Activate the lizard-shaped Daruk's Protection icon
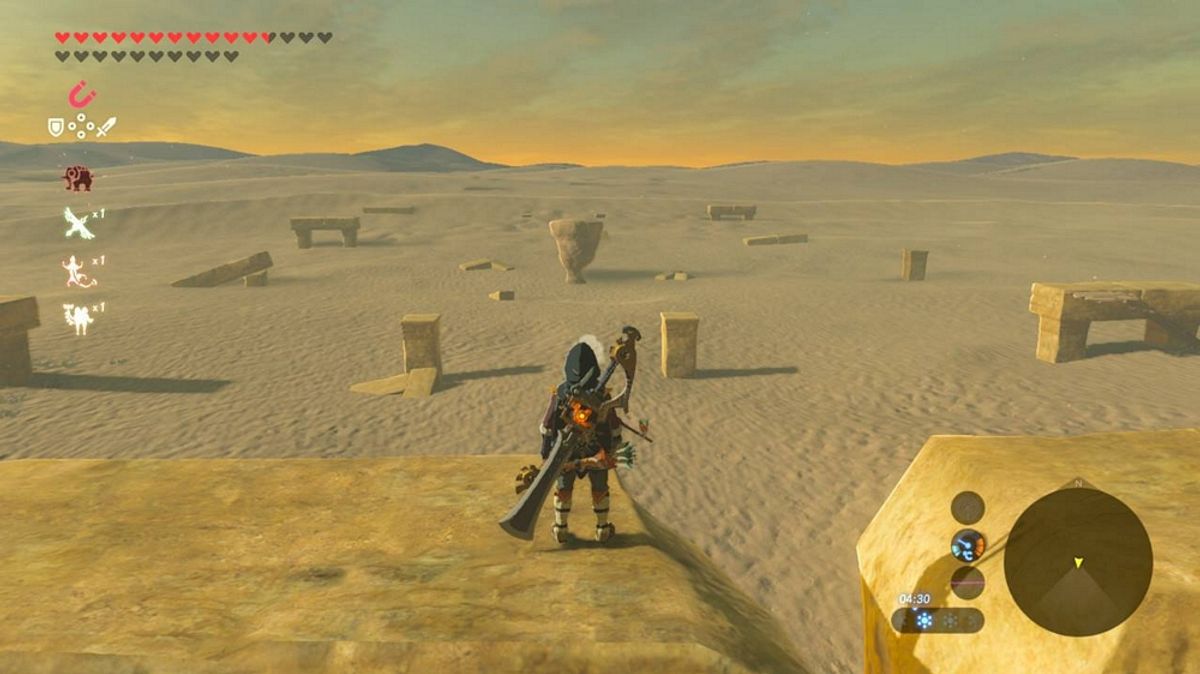1200x674 pixels. pos(78,270)
